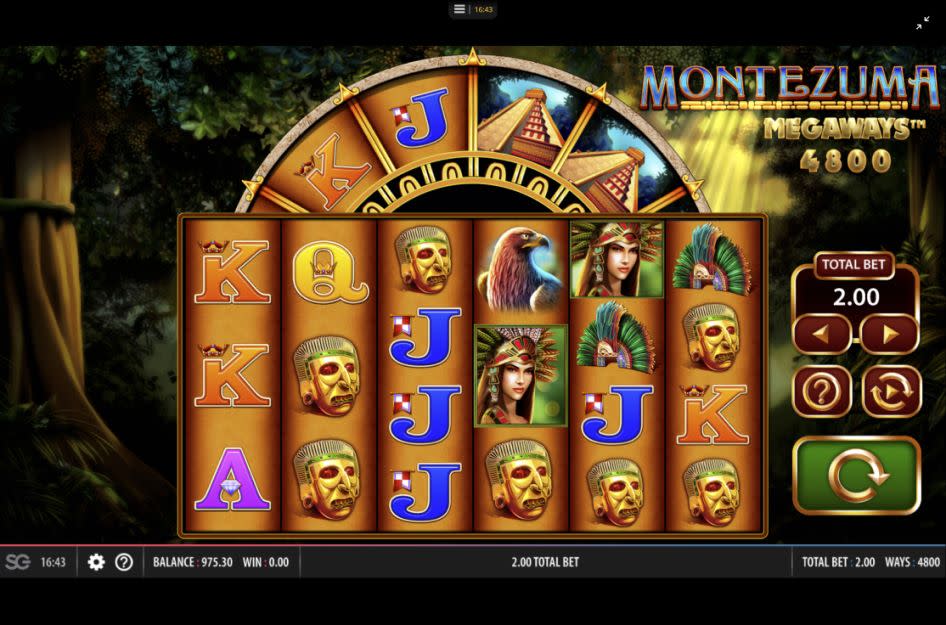Increase total bet with right arrow

889,334
